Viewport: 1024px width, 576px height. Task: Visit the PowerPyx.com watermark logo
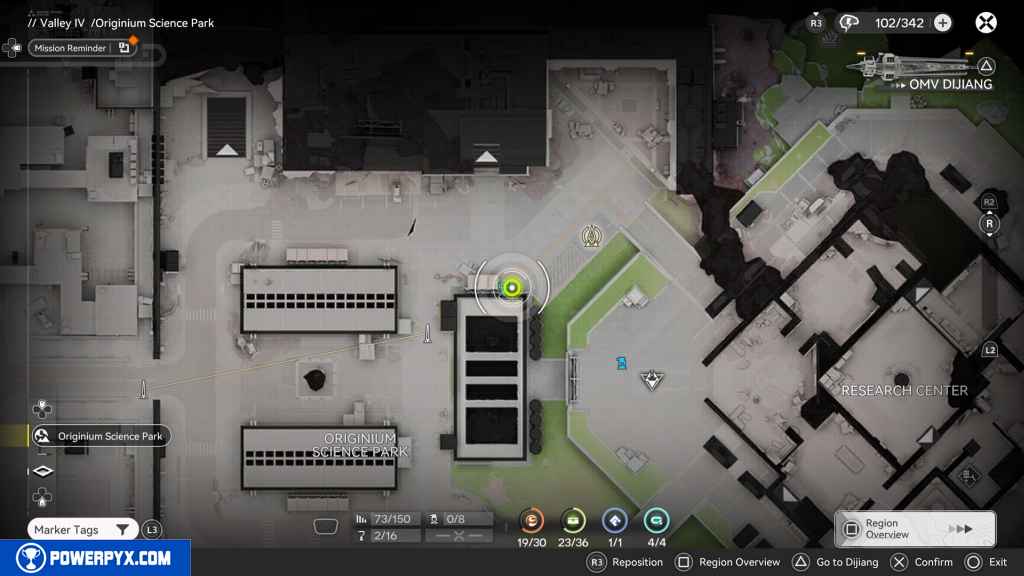pyautogui.click(x=95, y=558)
